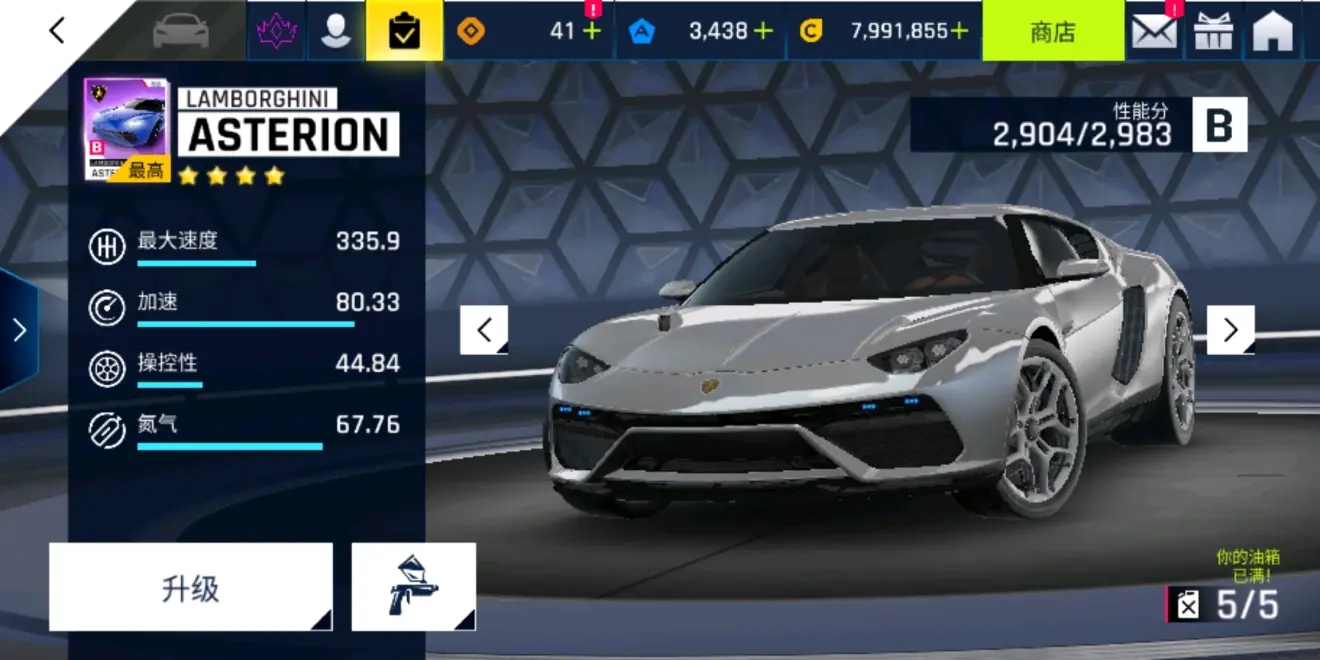Click the 升级 upgrade button
The height and width of the screenshot is (660, 1320).
coord(190,587)
